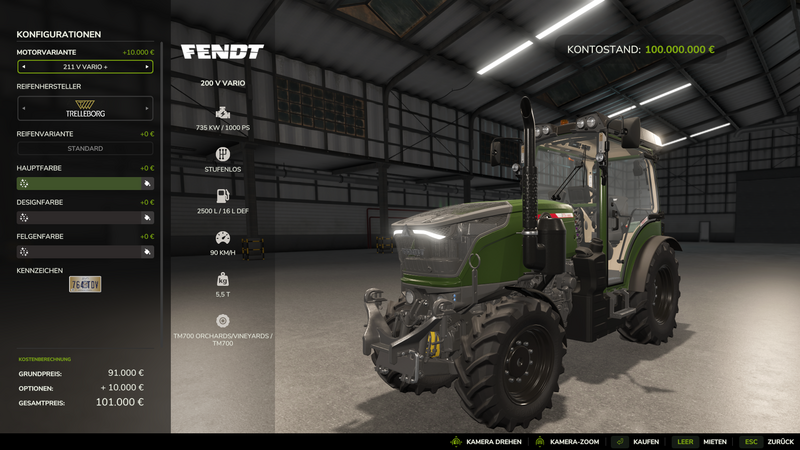Choose Mieten to lease the tractor
Screen dimensions: 800x450
pos(702,441)
